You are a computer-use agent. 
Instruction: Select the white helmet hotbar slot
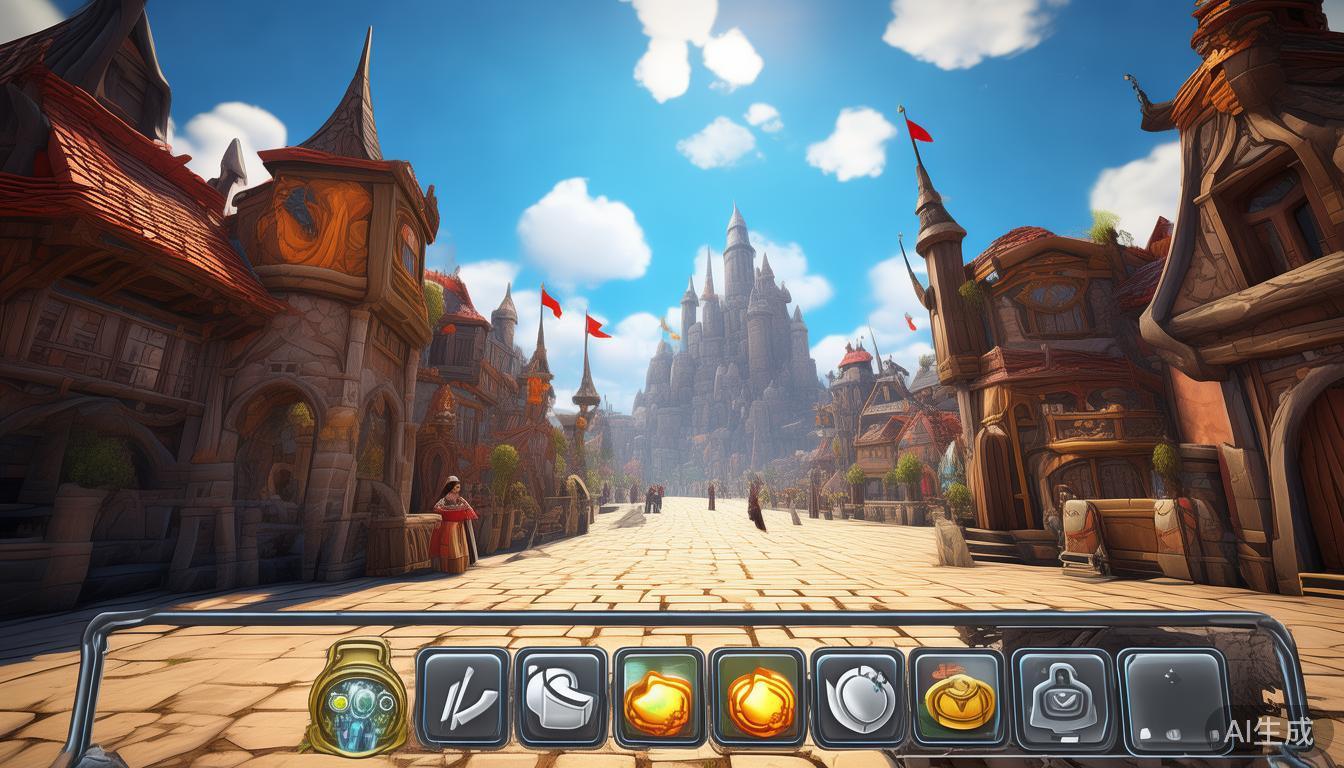pos(560,697)
